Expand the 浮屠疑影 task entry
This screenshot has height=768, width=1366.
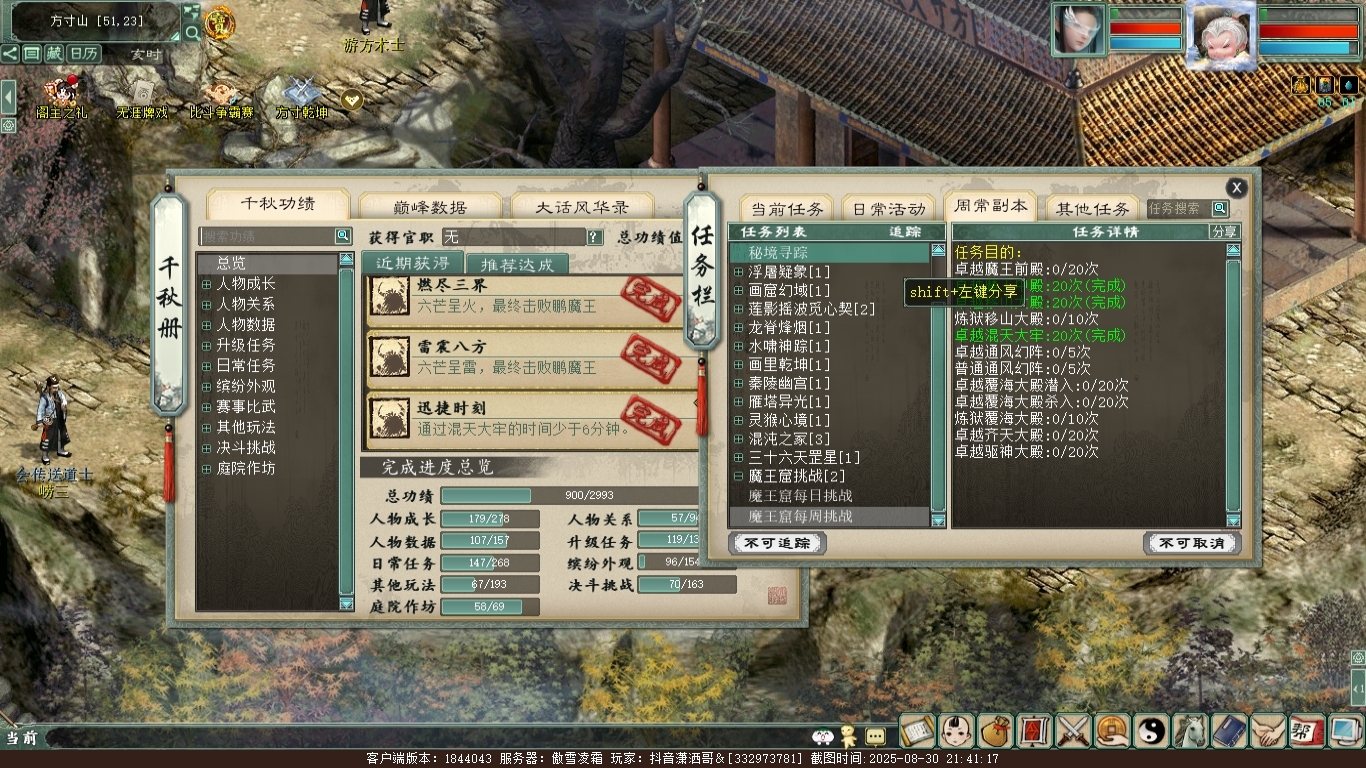click(739, 272)
